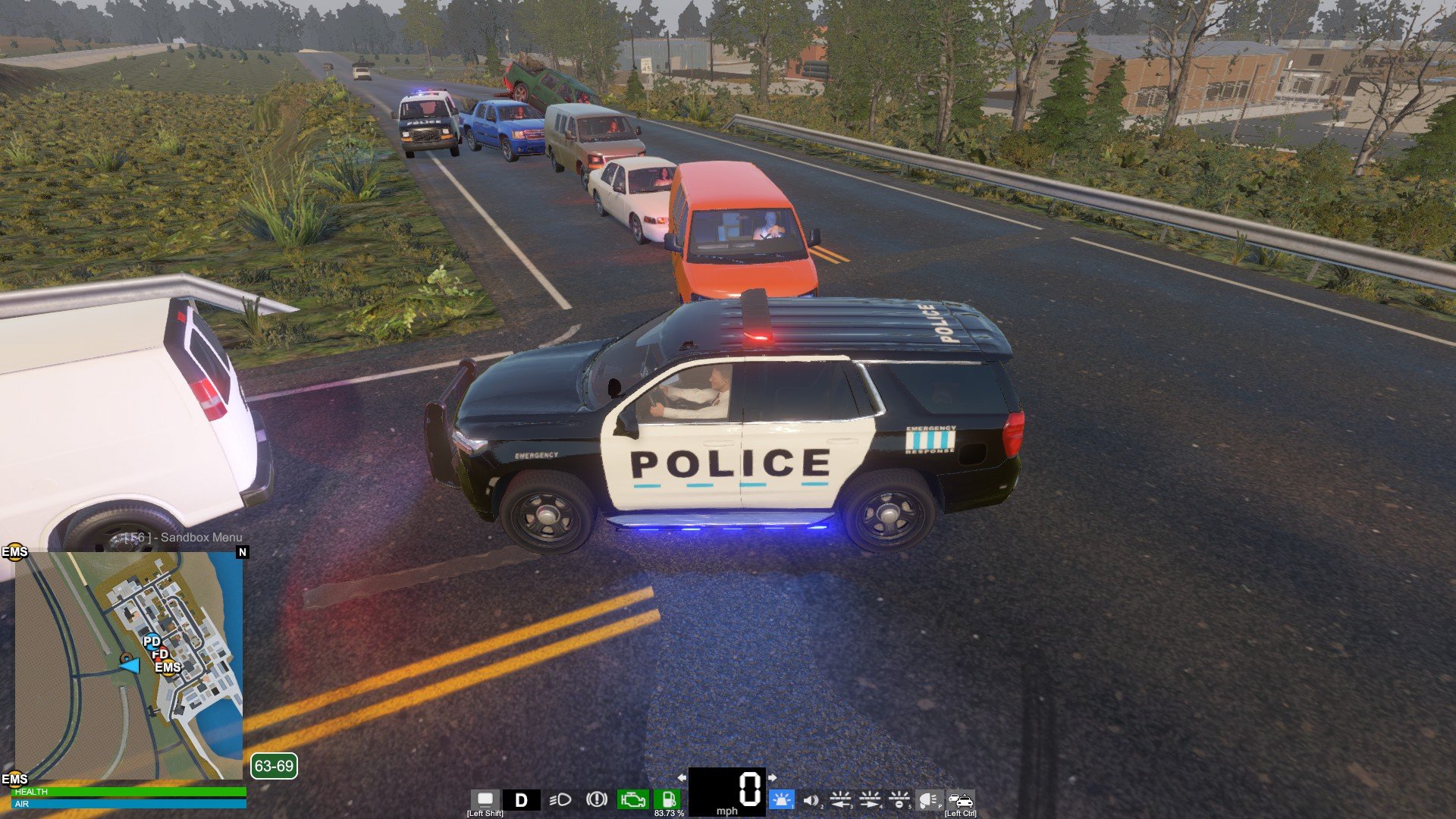Click the green 63-69 postal sign
Image resolution: width=1456 pixels, height=819 pixels.
(x=274, y=766)
